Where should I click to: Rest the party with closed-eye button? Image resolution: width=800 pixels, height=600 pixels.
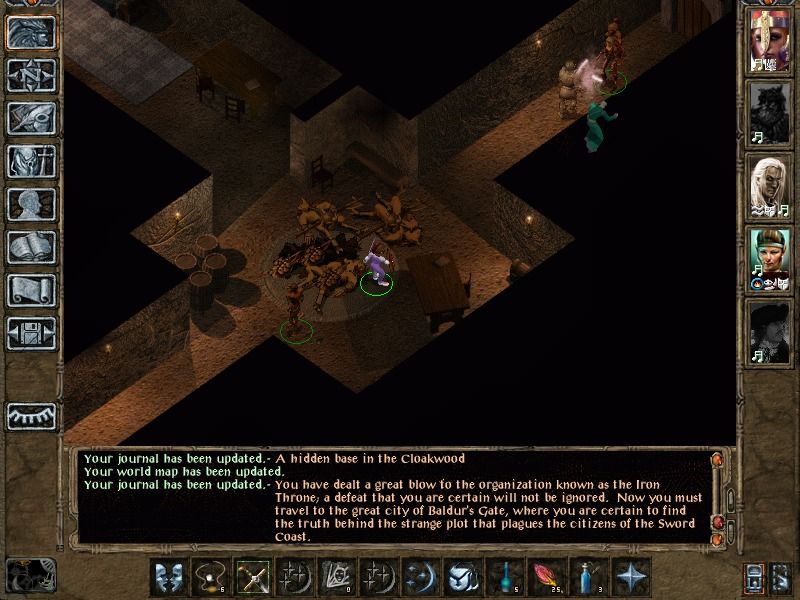(30, 415)
